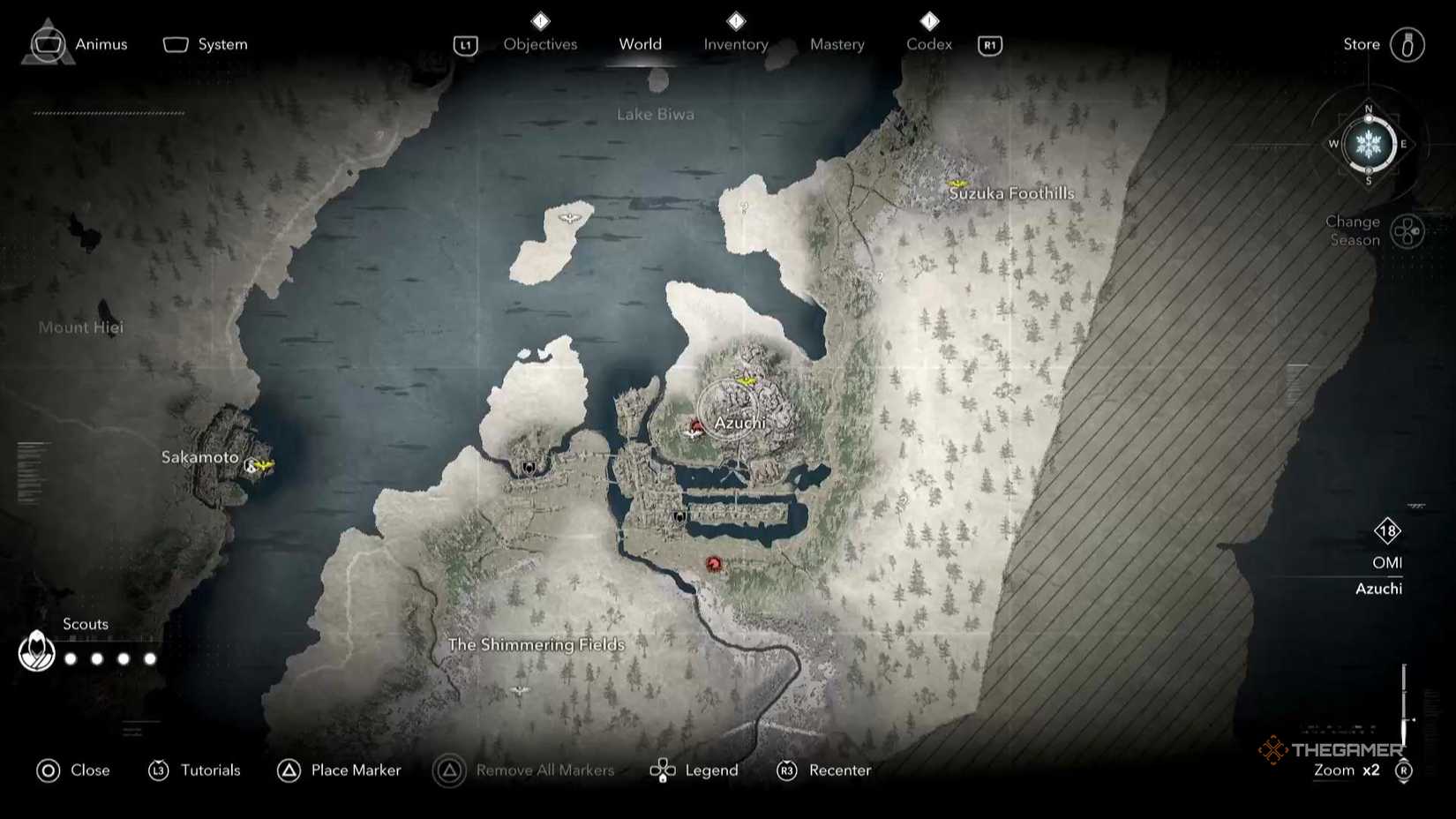Select the yellow quest marker at Suzuka Foothills

coord(958,184)
